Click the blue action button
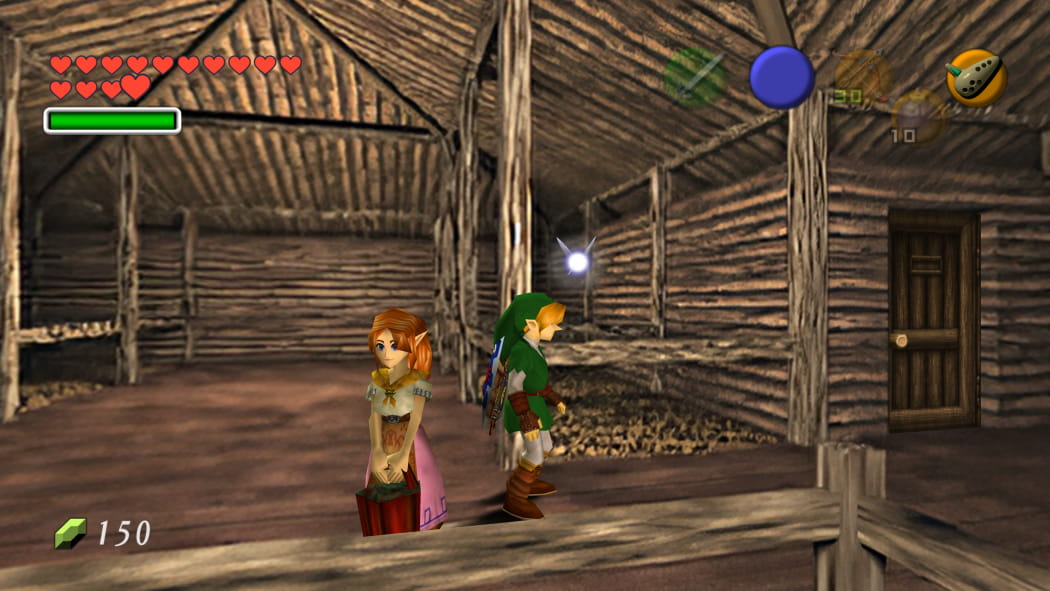Viewport: 1050px width, 591px height. [782, 77]
